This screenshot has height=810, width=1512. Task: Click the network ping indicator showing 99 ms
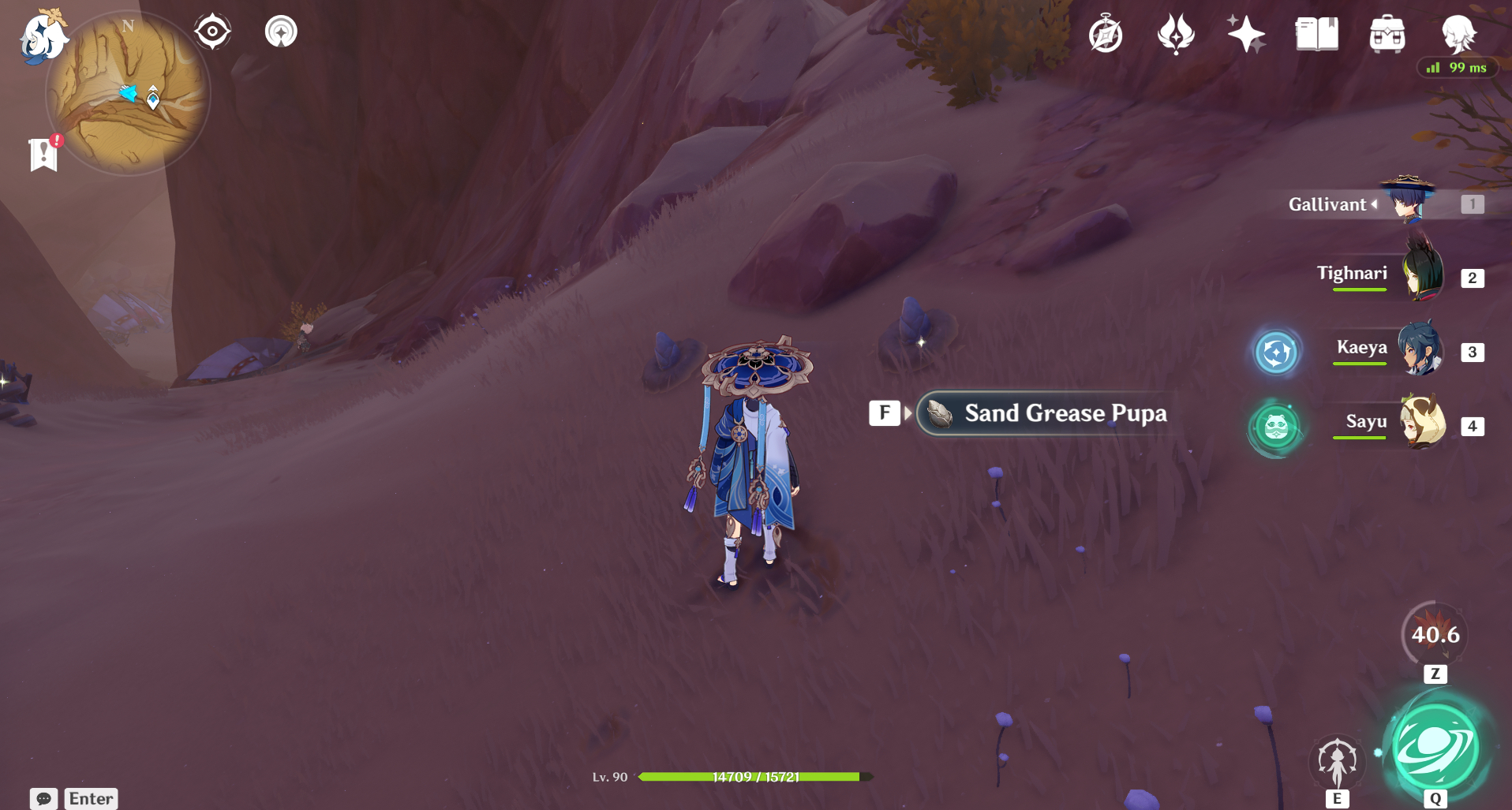point(1458,67)
